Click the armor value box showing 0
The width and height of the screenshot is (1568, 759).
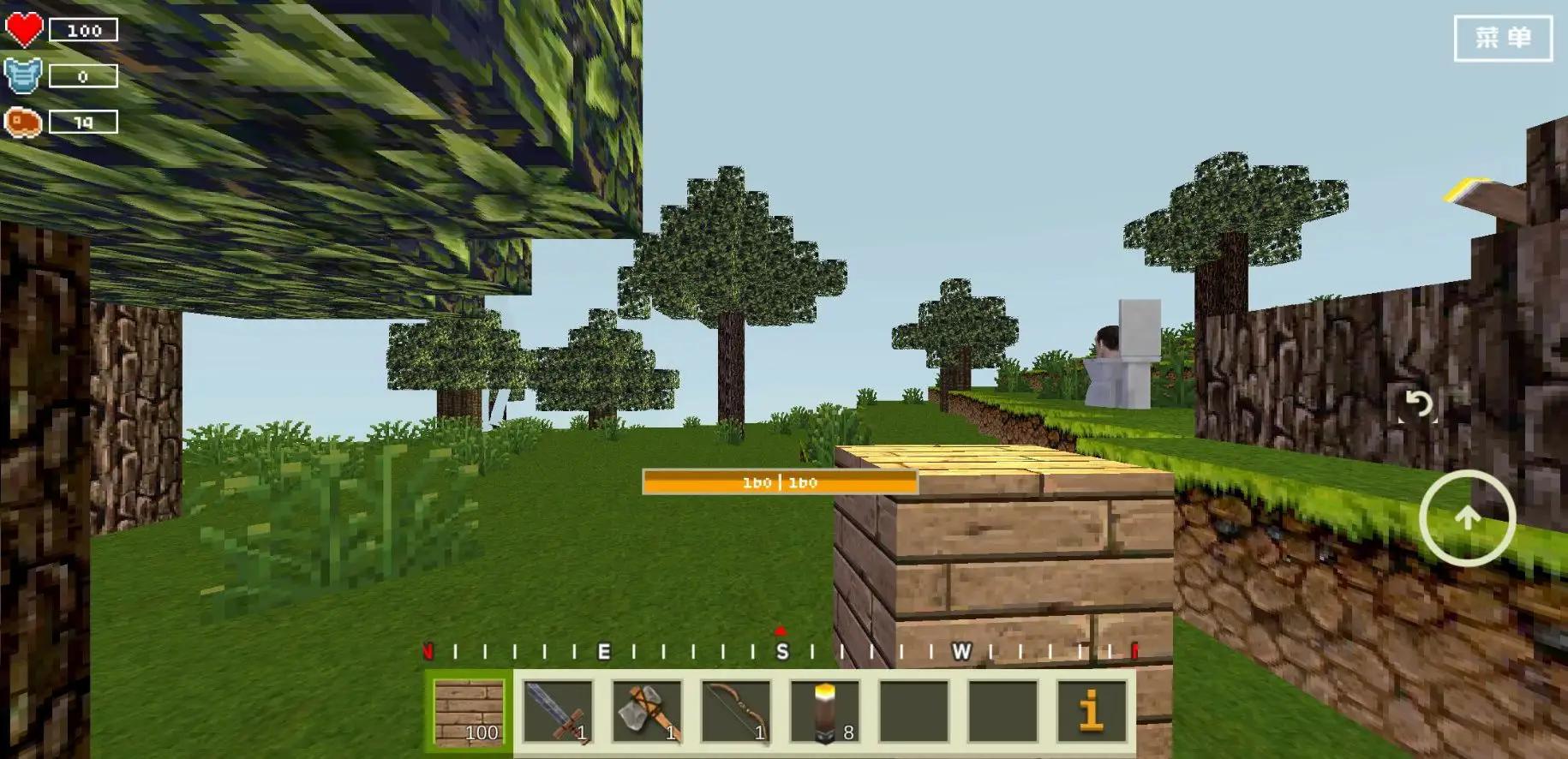83,75
